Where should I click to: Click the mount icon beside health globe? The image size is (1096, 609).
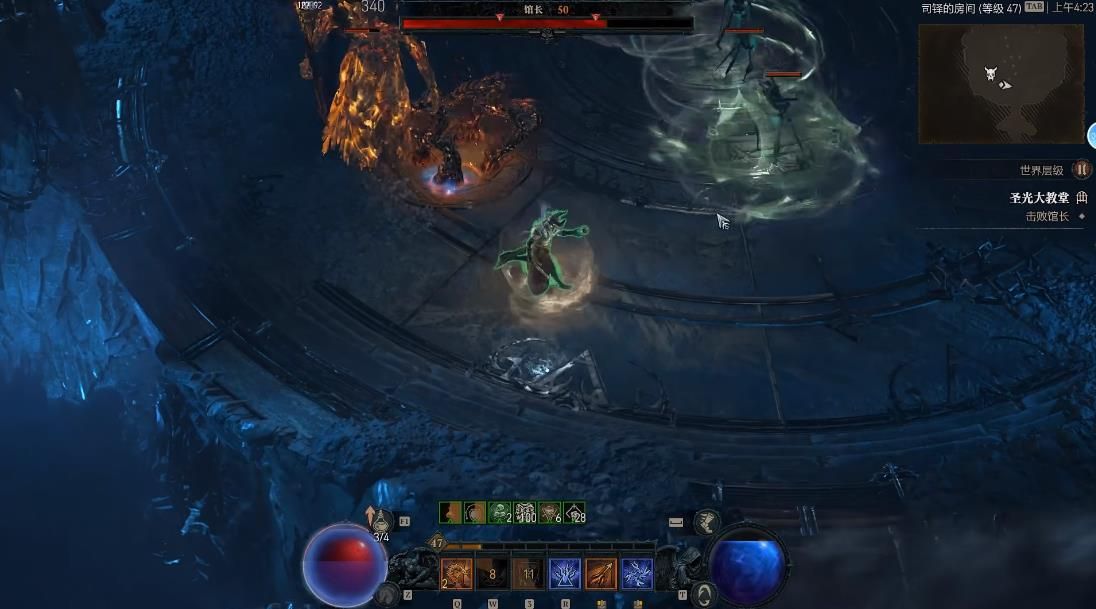[x=386, y=595]
